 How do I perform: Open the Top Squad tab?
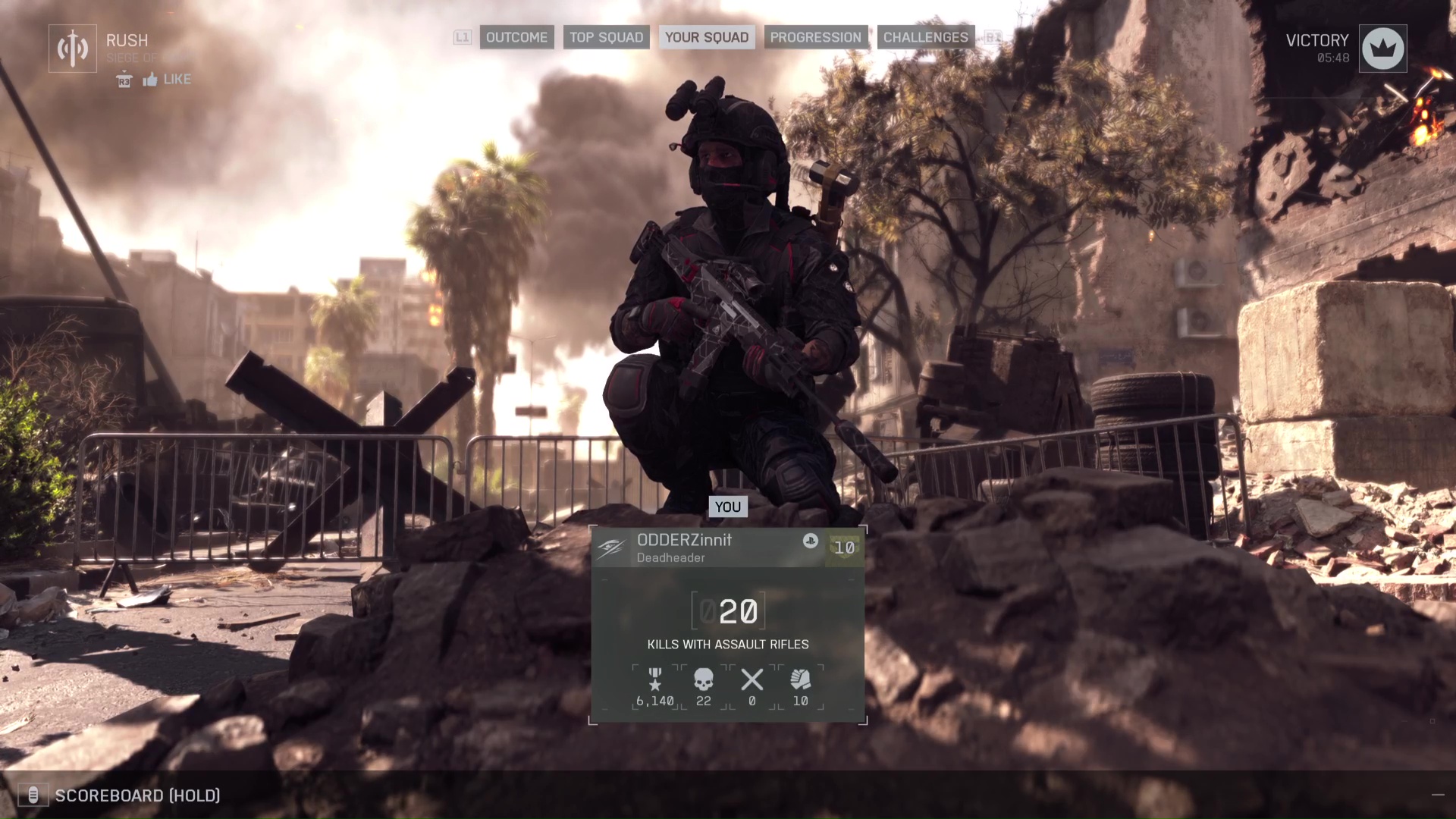[606, 37]
